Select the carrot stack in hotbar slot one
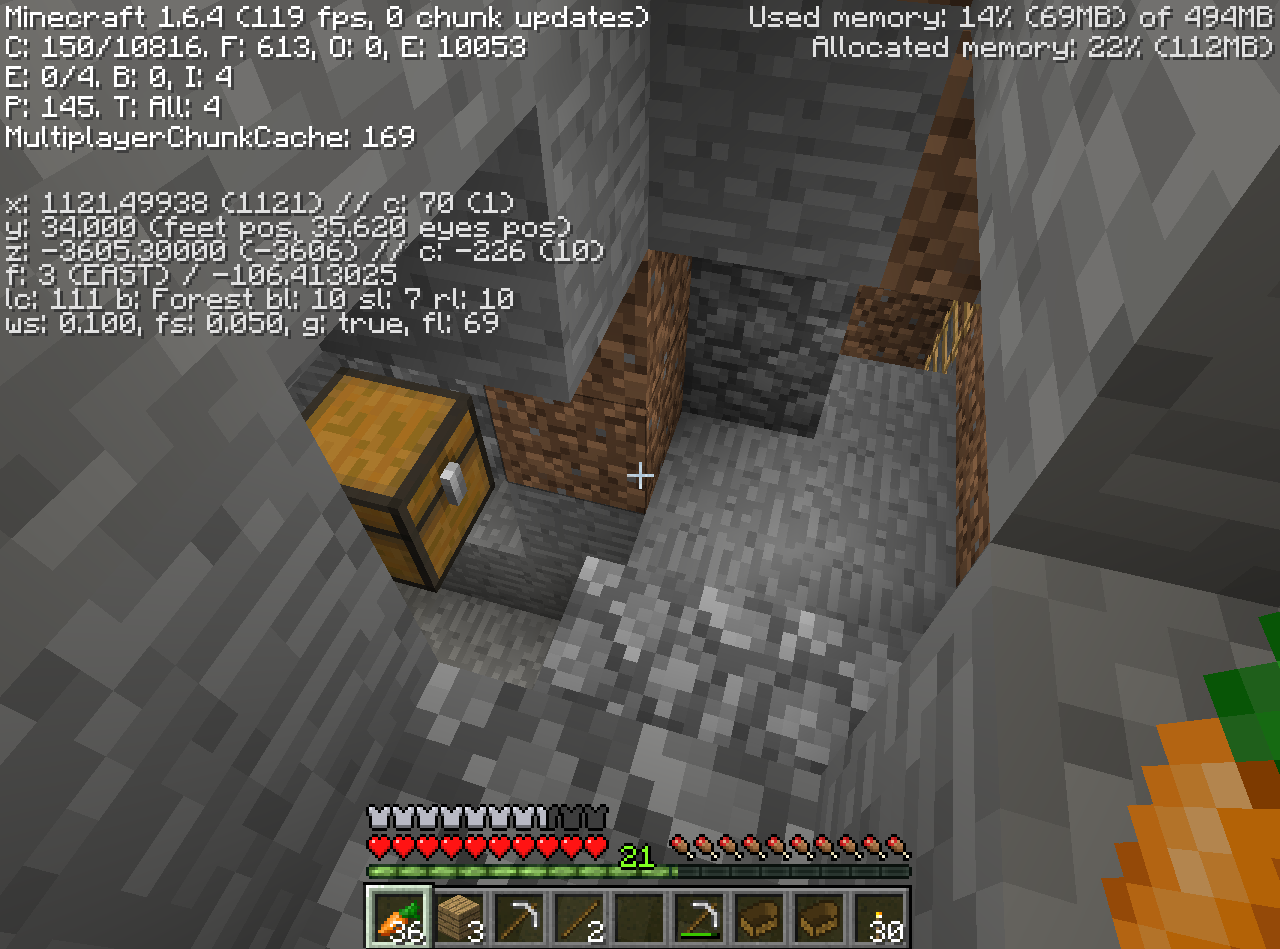 (x=398, y=921)
